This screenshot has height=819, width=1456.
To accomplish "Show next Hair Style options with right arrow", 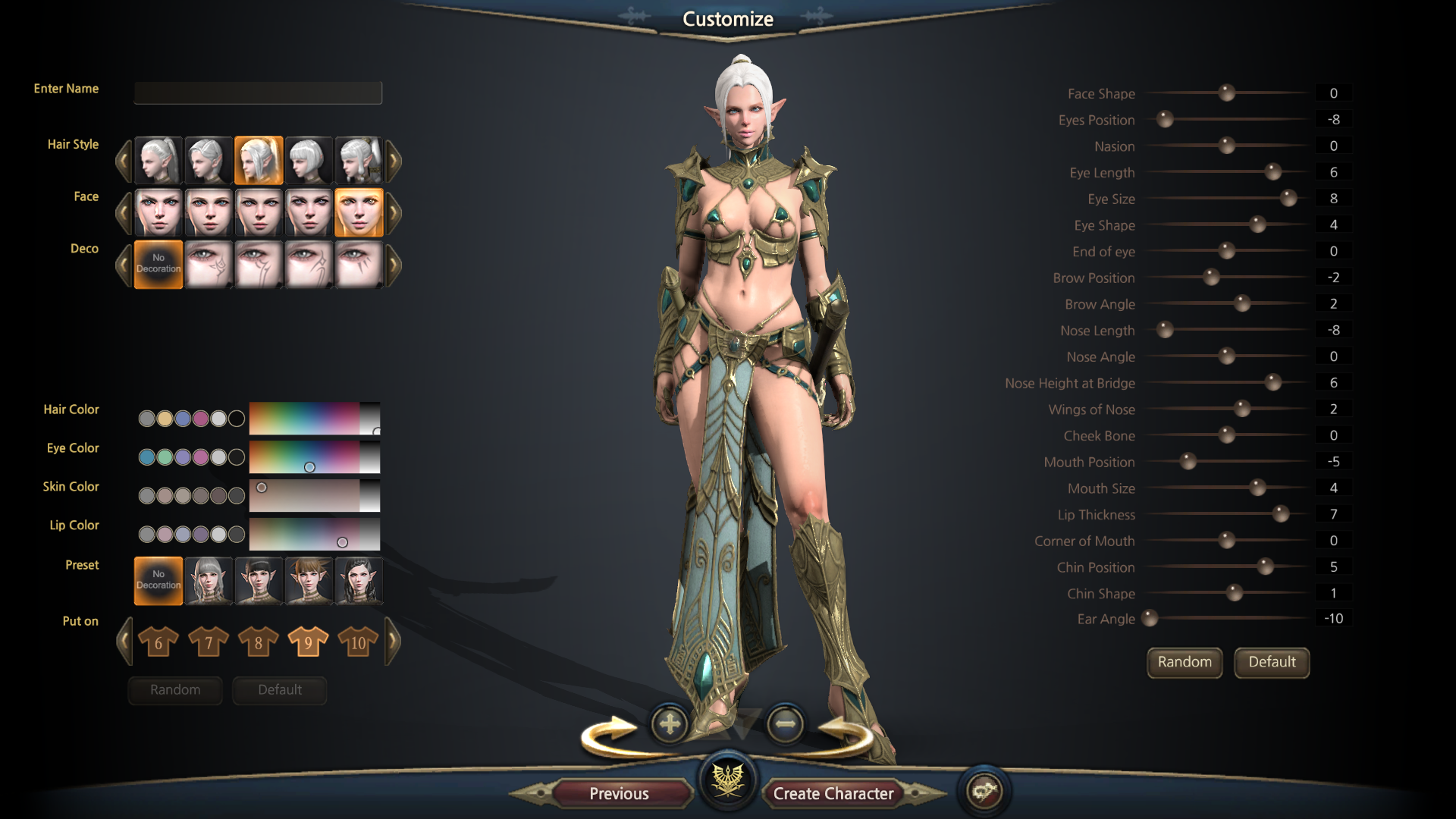I will (394, 160).
